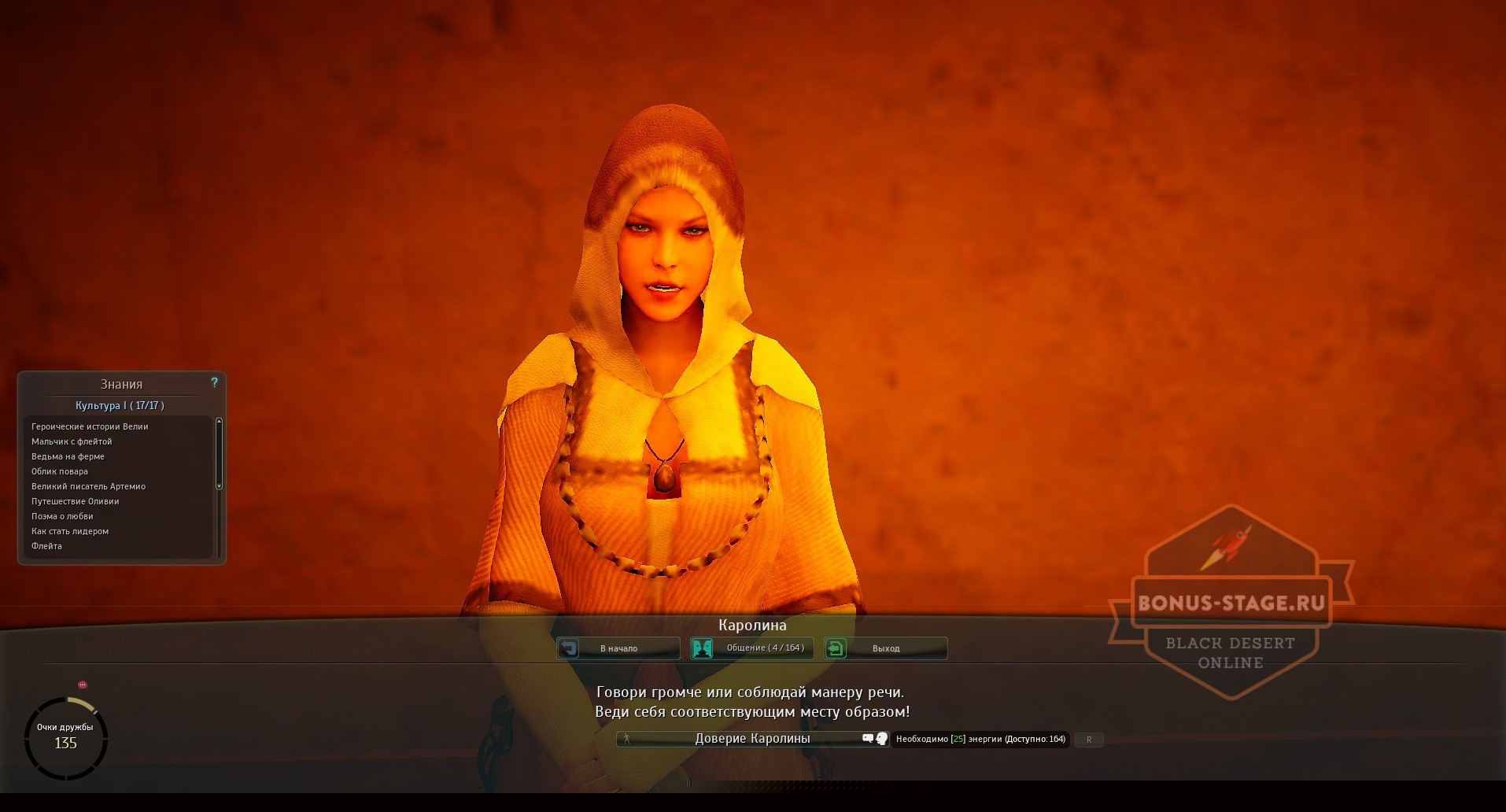This screenshot has width=1506, height=812.
Task: Click the conversation icon on the Общение button
Action: click(702, 648)
